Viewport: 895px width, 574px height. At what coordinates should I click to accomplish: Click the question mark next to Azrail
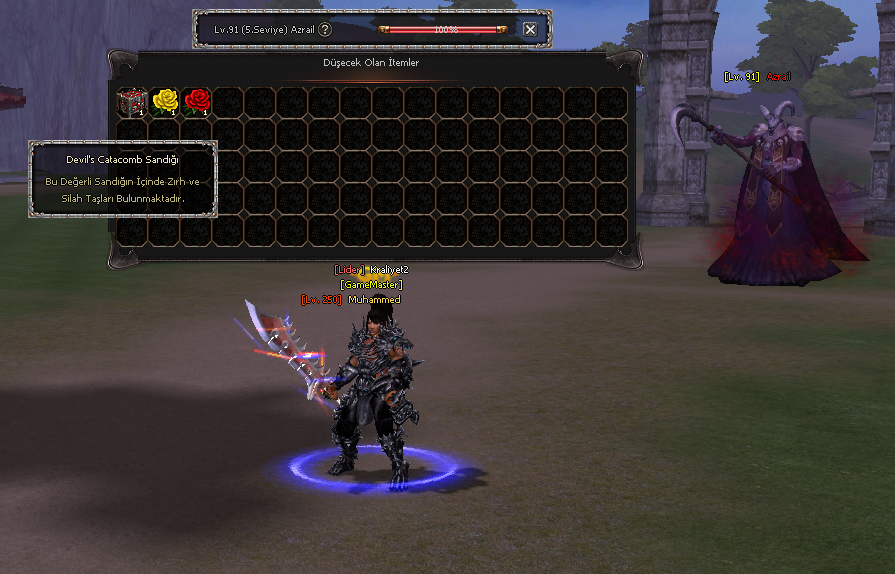point(325,30)
